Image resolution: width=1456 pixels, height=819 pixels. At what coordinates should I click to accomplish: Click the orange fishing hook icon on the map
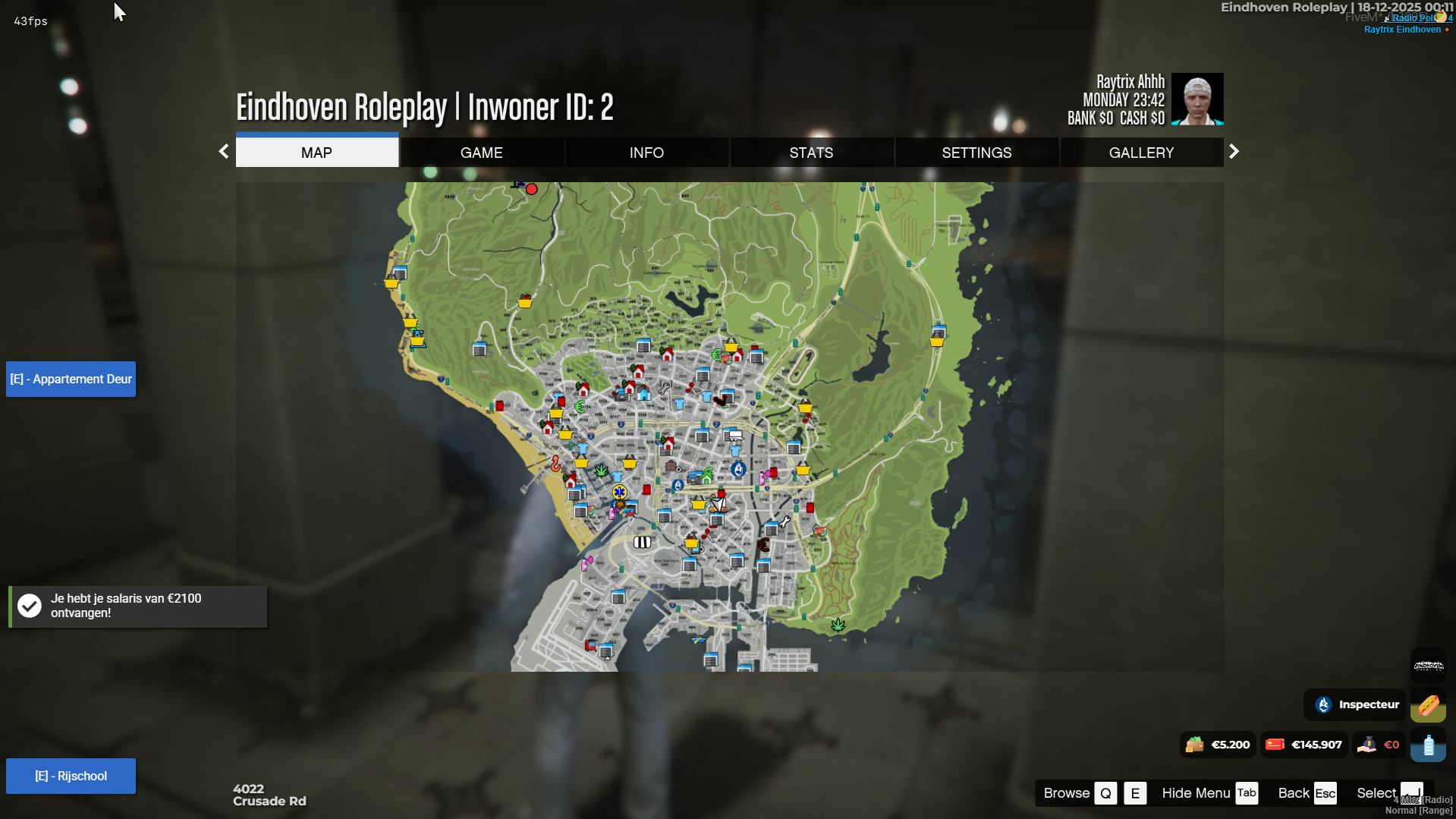[556, 464]
